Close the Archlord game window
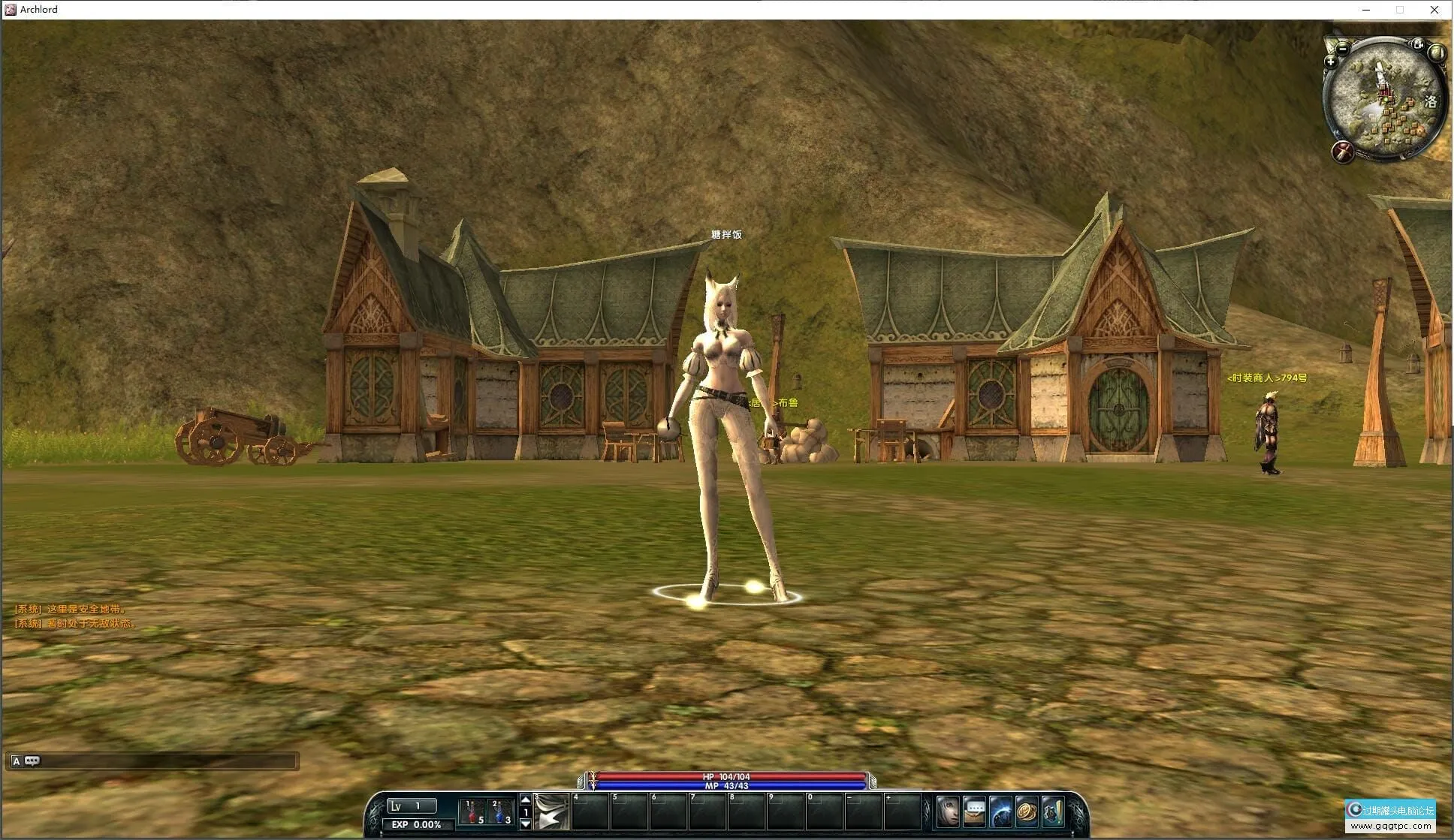 click(1434, 10)
